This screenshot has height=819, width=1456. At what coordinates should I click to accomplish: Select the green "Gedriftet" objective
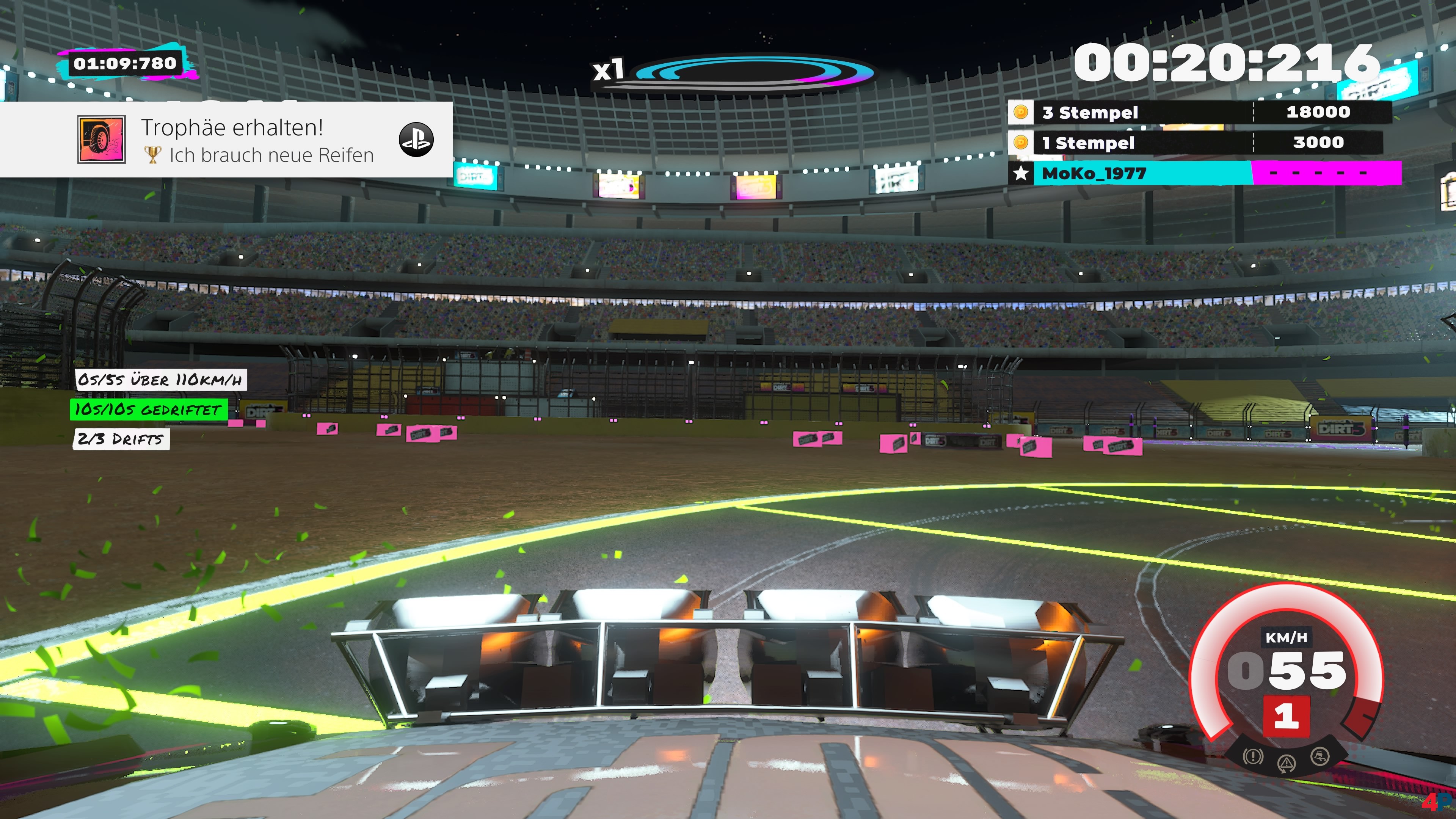pos(149,409)
